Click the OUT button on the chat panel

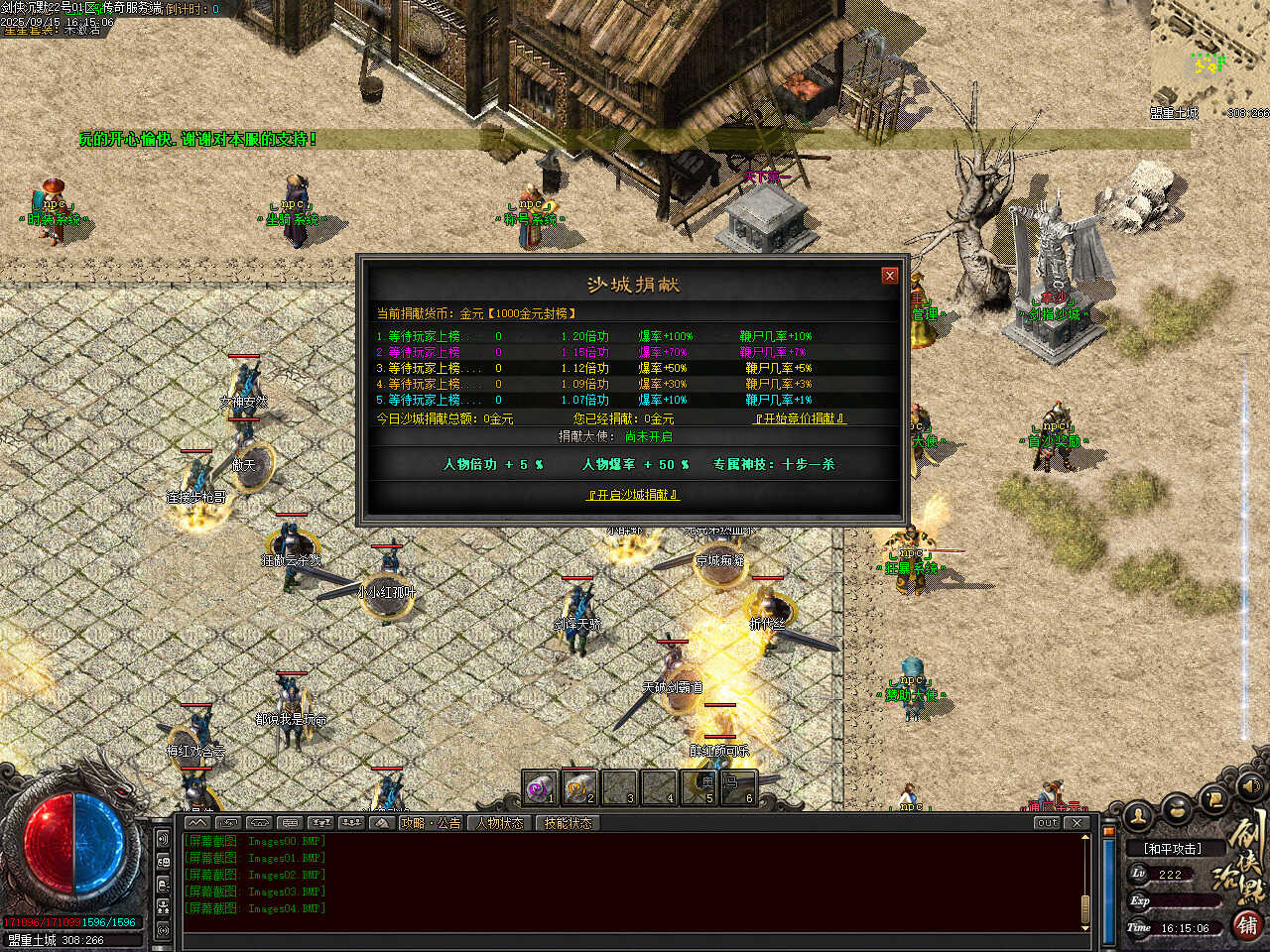1047,823
